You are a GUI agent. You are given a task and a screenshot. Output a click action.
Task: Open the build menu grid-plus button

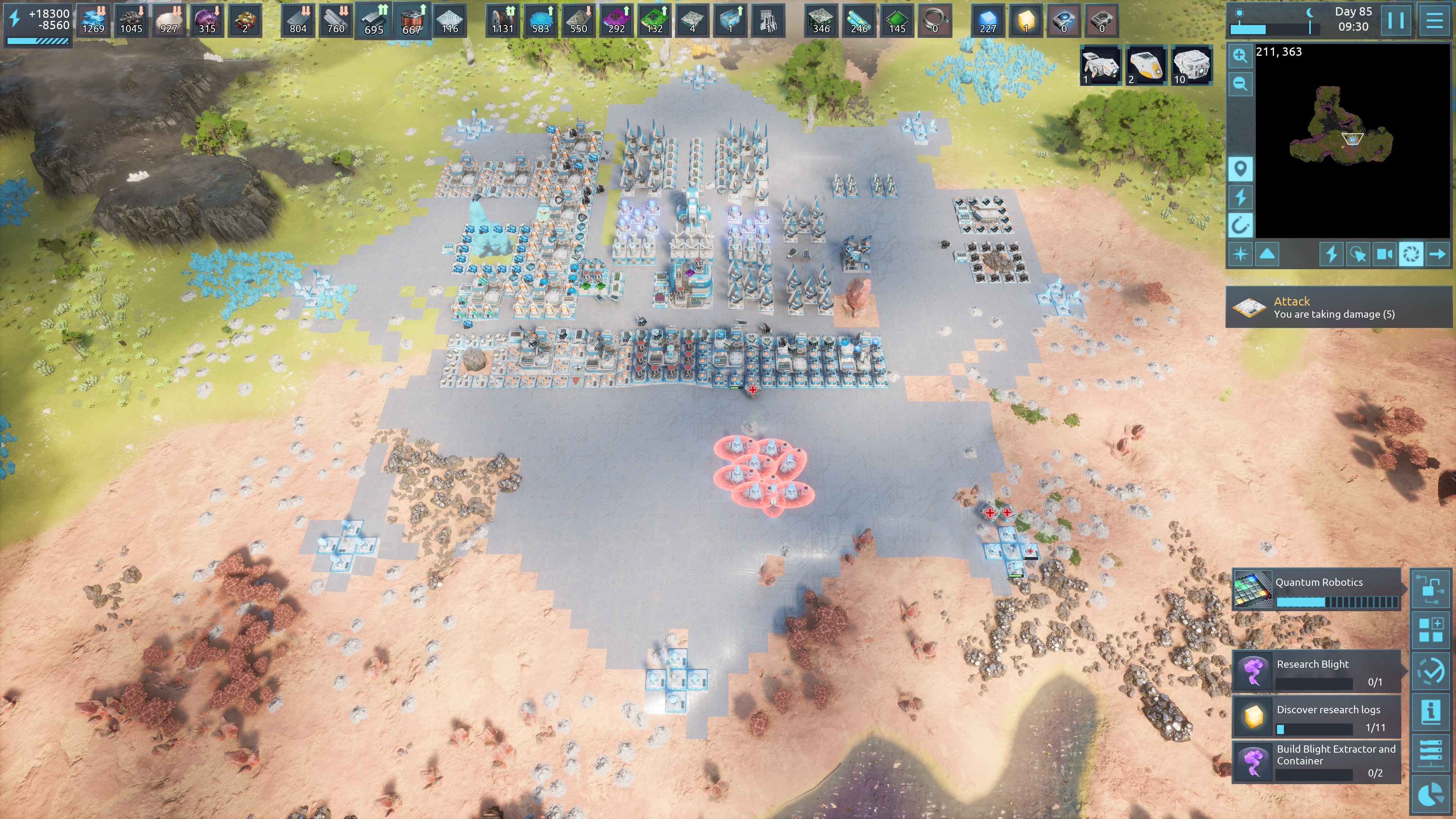tap(1431, 630)
